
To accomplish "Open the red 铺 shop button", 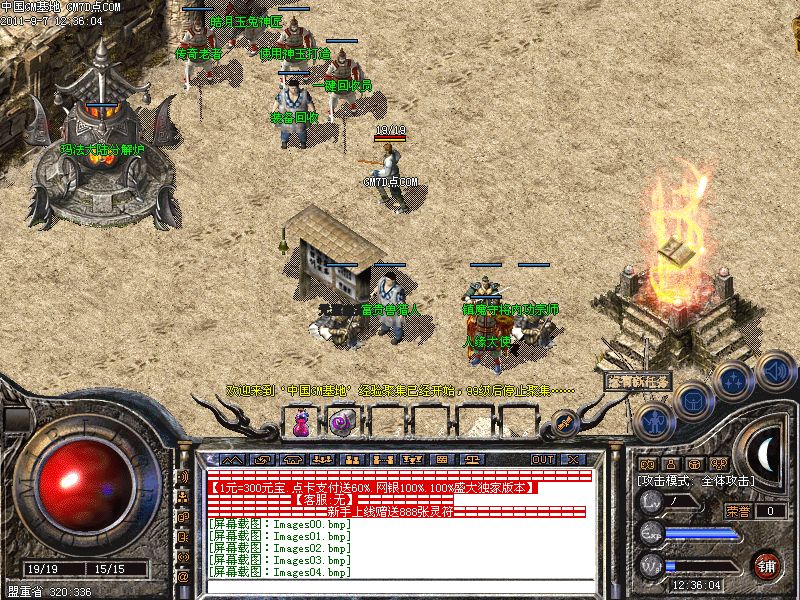I will 767,565.
